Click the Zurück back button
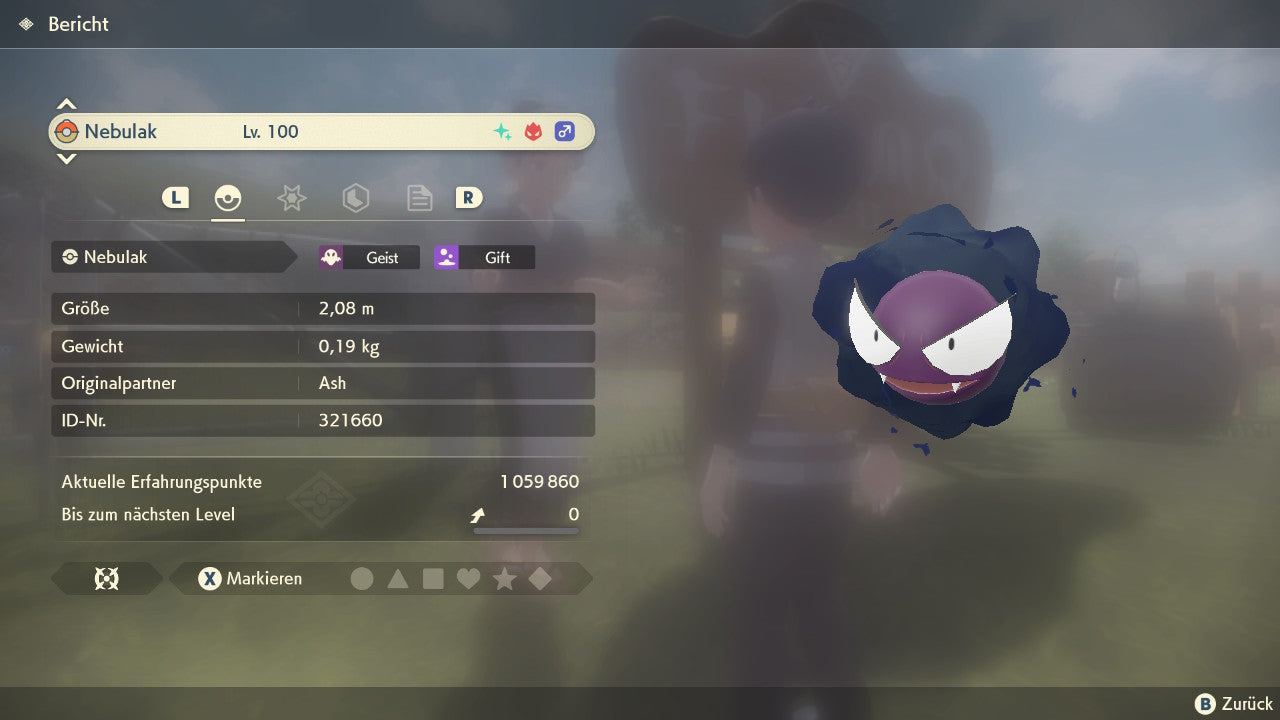This screenshot has width=1280, height=720. [x=1234, y=704]
